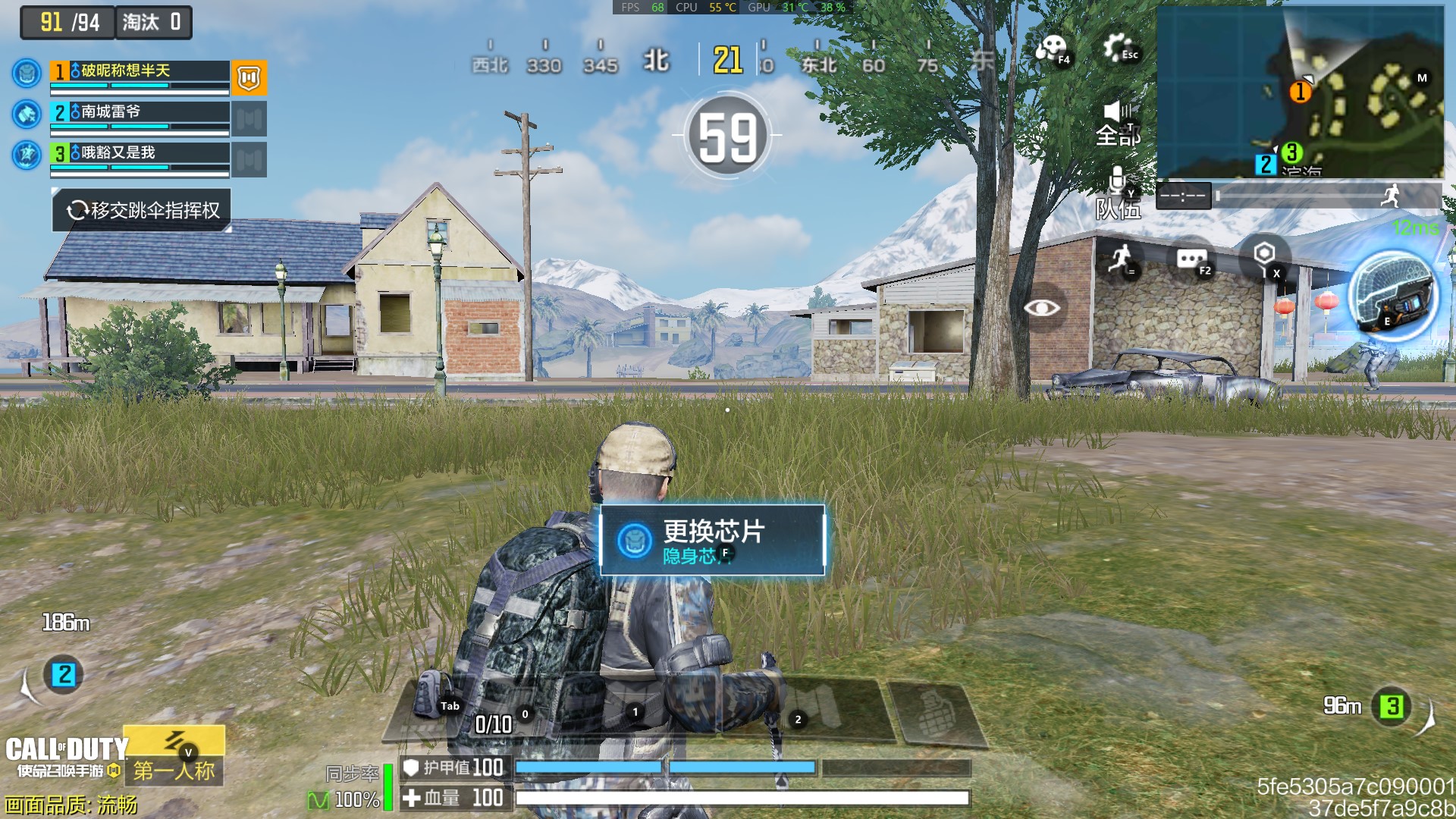Expand the minimap via the M icon
Screen dimensions: 1456x819
[1422, 77]
